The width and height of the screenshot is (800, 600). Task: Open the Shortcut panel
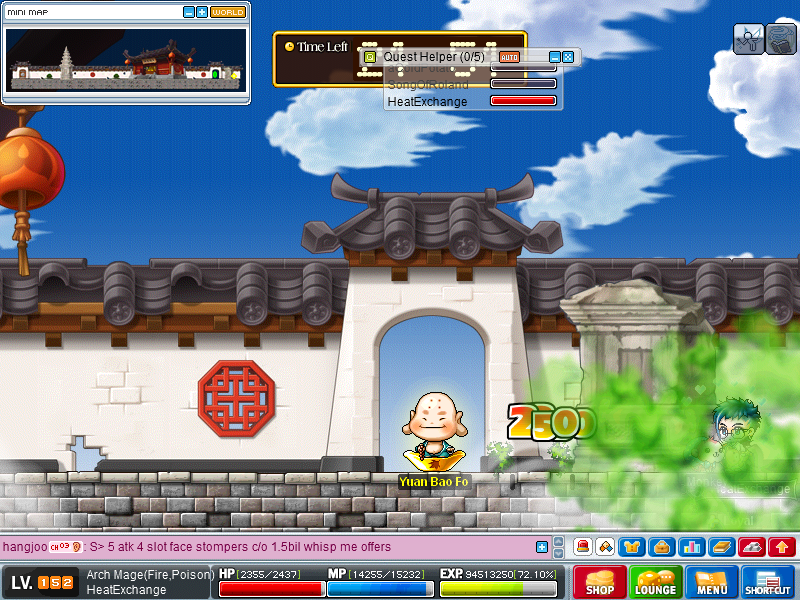point(768,582)
